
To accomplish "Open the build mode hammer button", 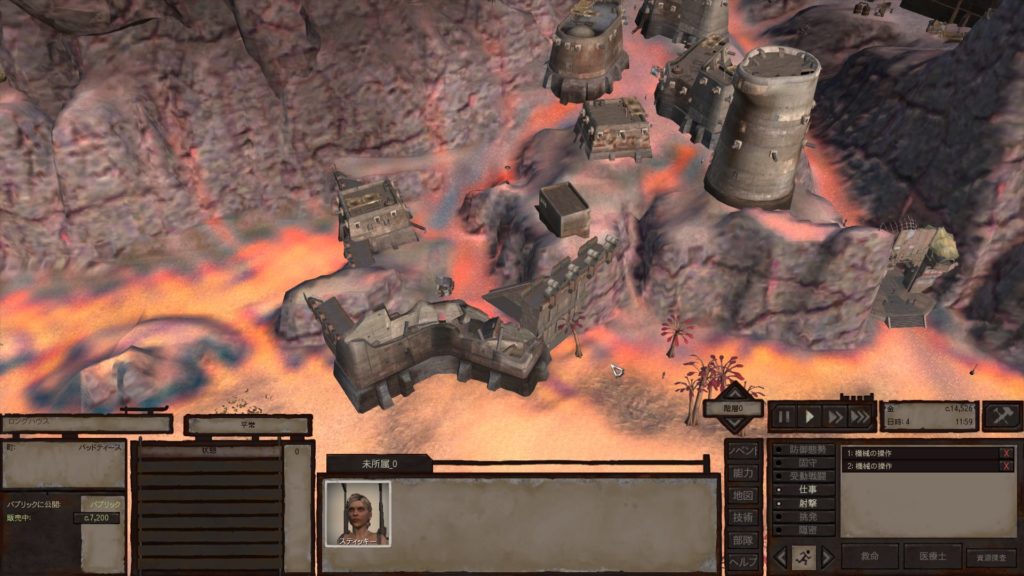I will coord(1001,416).
